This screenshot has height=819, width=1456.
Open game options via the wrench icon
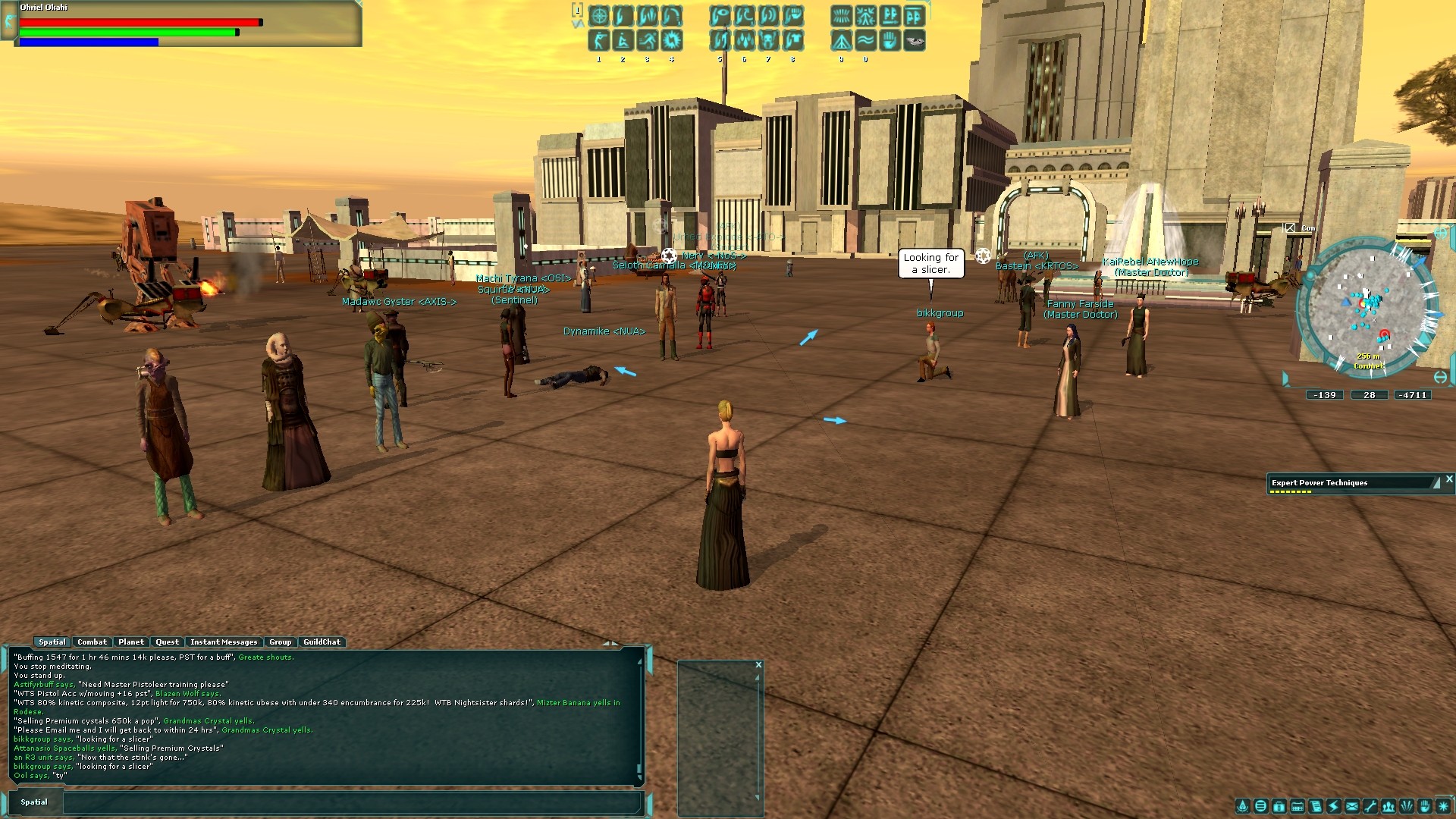[x=1370, y=806]
